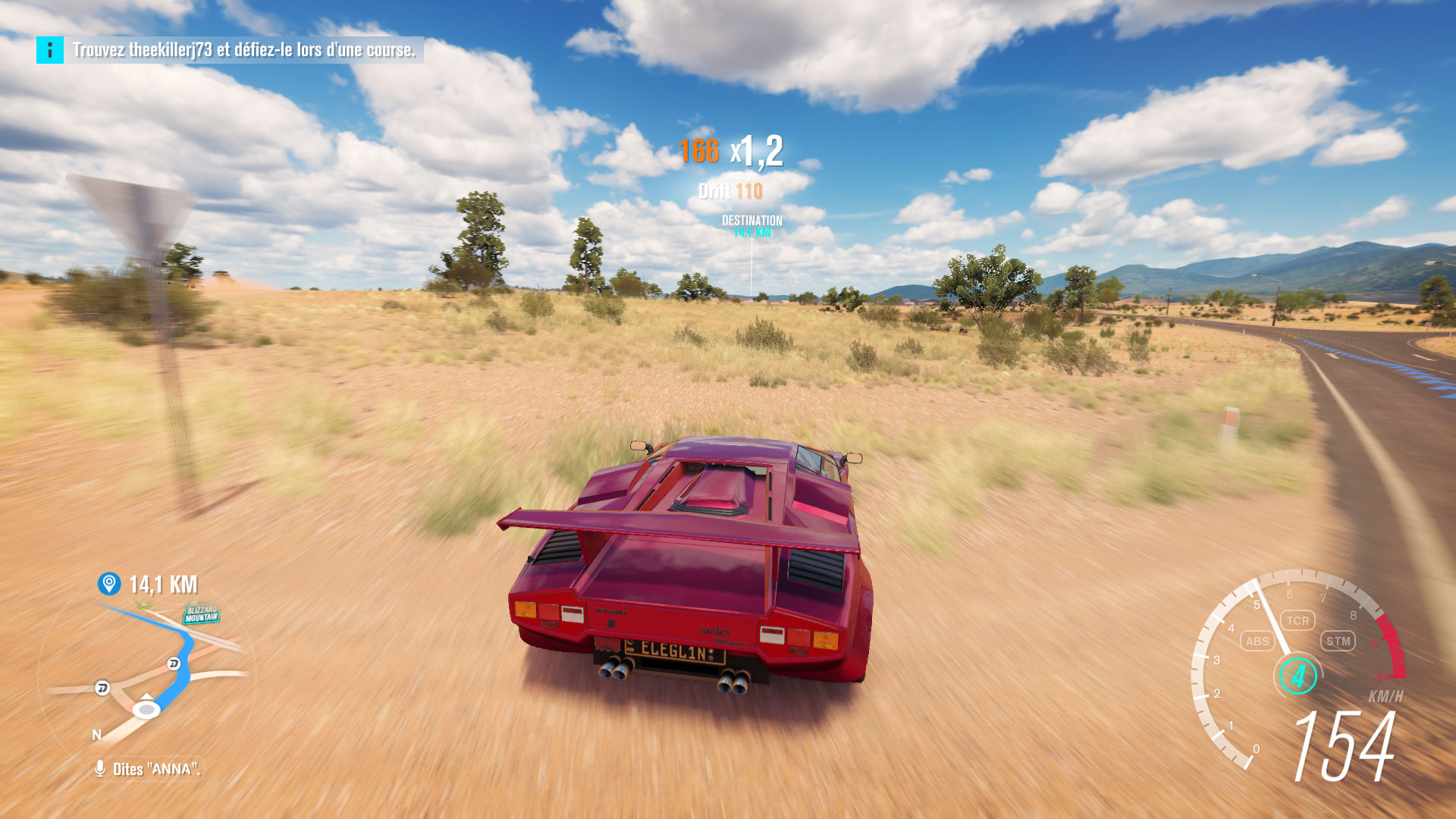Open the Blizzard Mountain badge on the minimap
1456x819 pixels.
coord(202,613)
